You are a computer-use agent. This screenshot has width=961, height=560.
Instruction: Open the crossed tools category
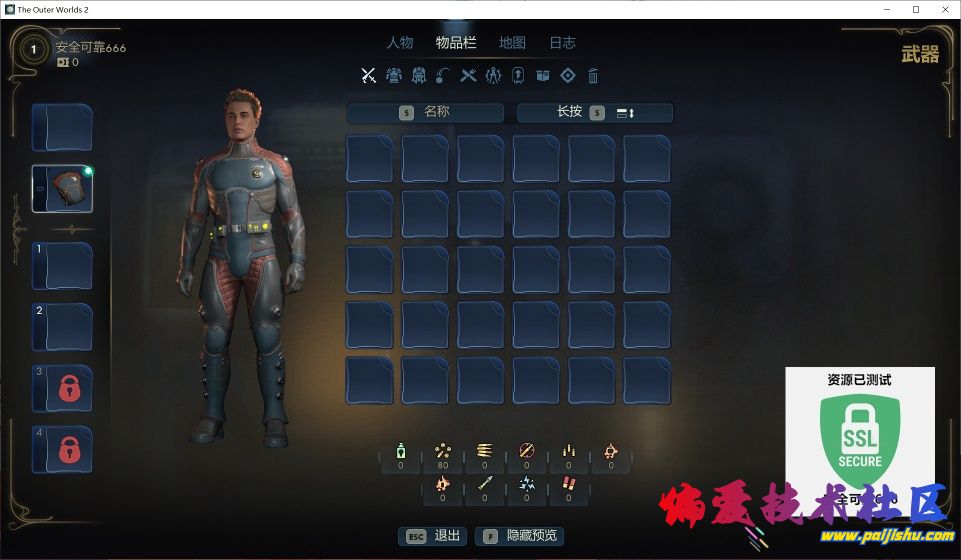468,75
